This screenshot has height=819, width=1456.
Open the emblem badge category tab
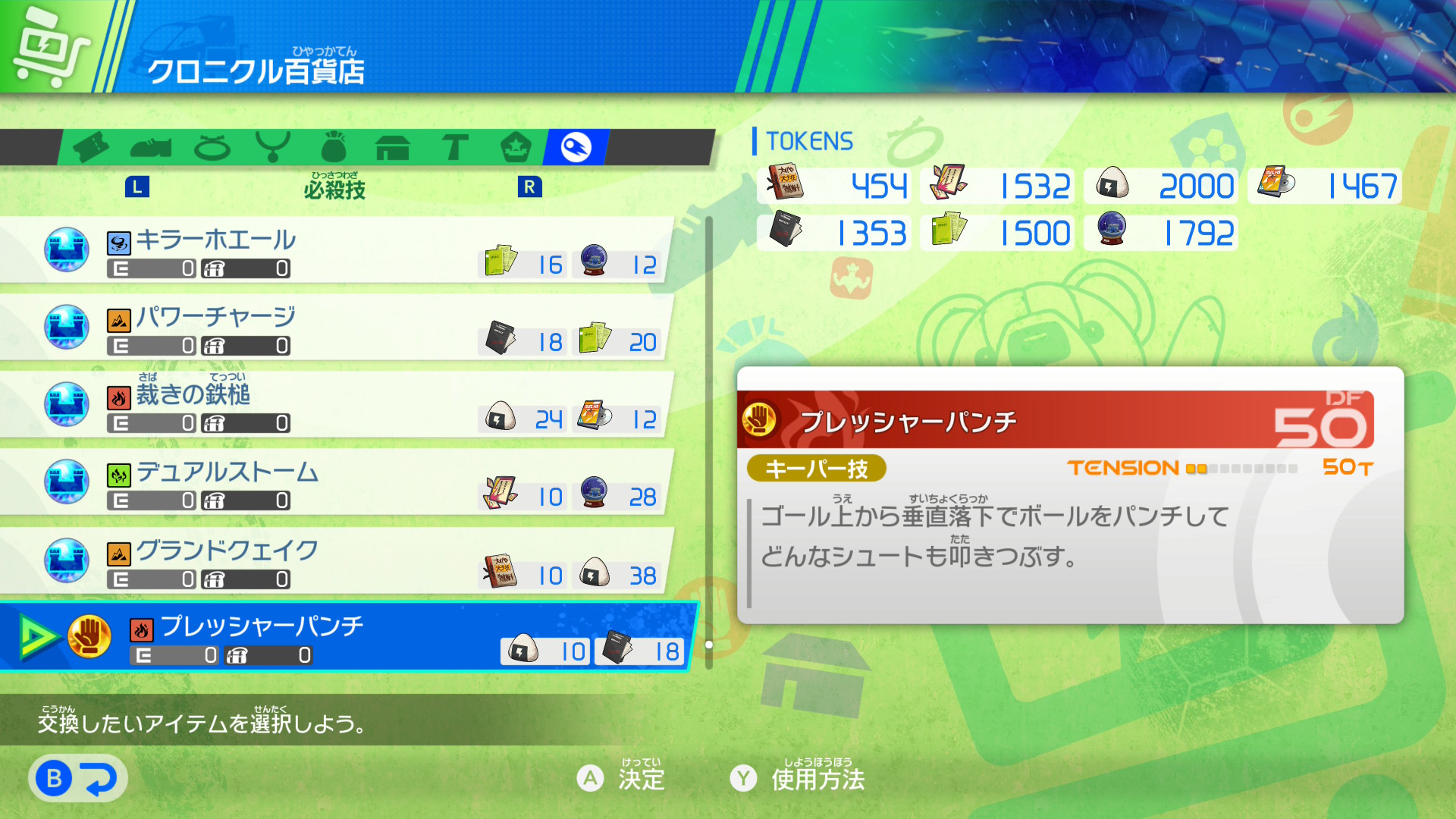coord(516,147)
